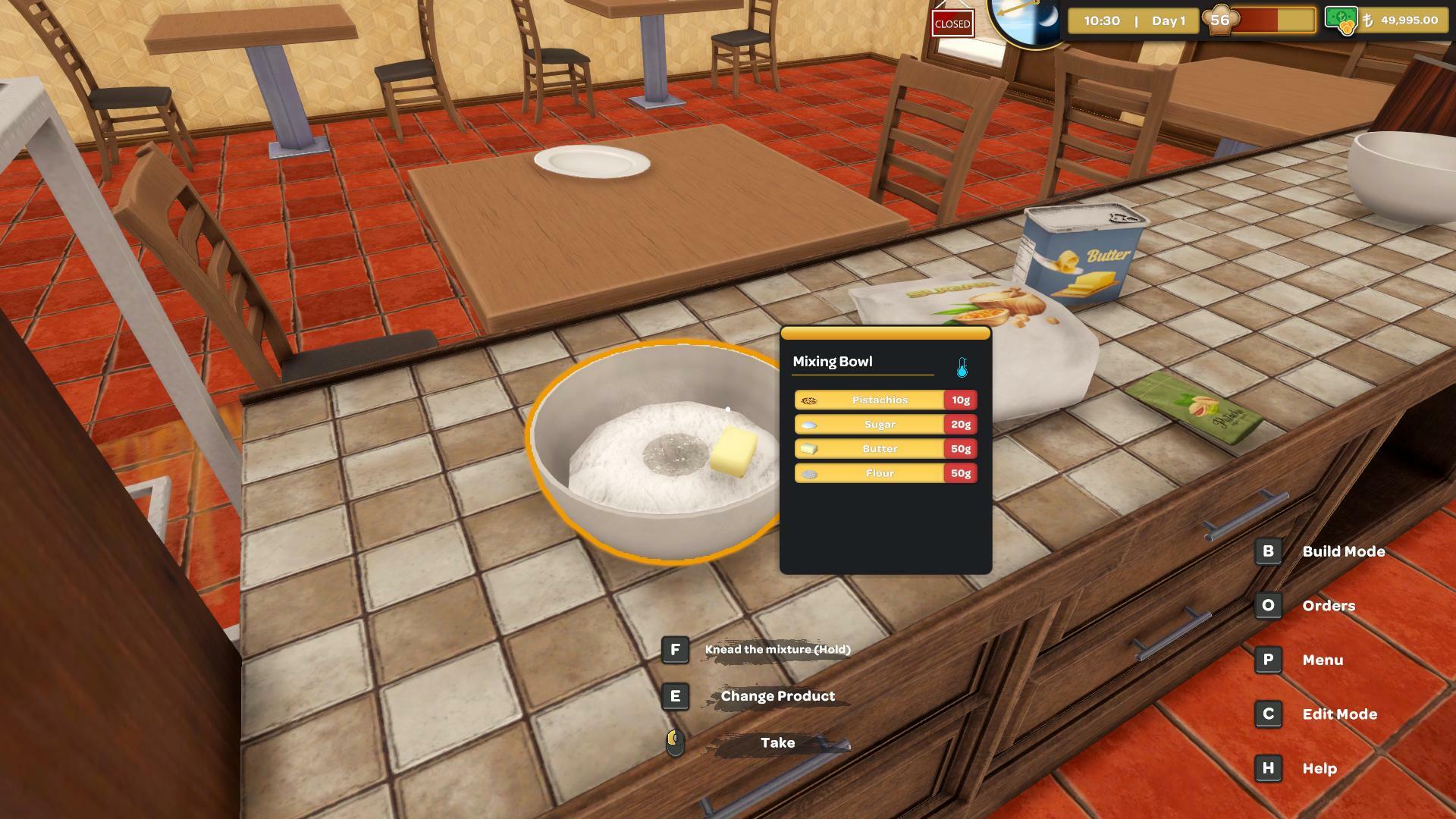Click the 20g badge for Sugar

tap(960, 424)
